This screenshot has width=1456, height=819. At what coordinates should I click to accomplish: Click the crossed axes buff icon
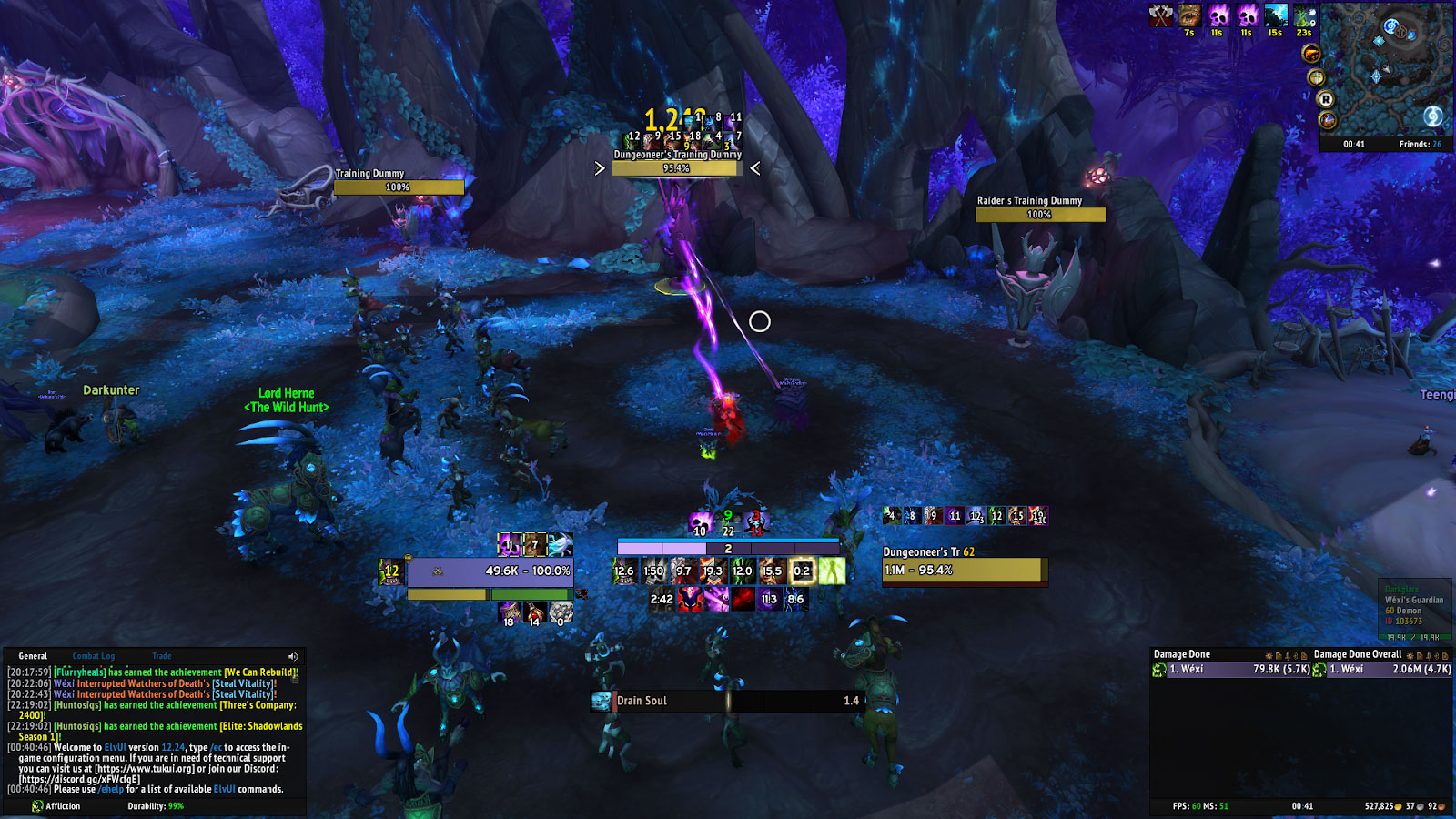click(x=1160, y=15)
